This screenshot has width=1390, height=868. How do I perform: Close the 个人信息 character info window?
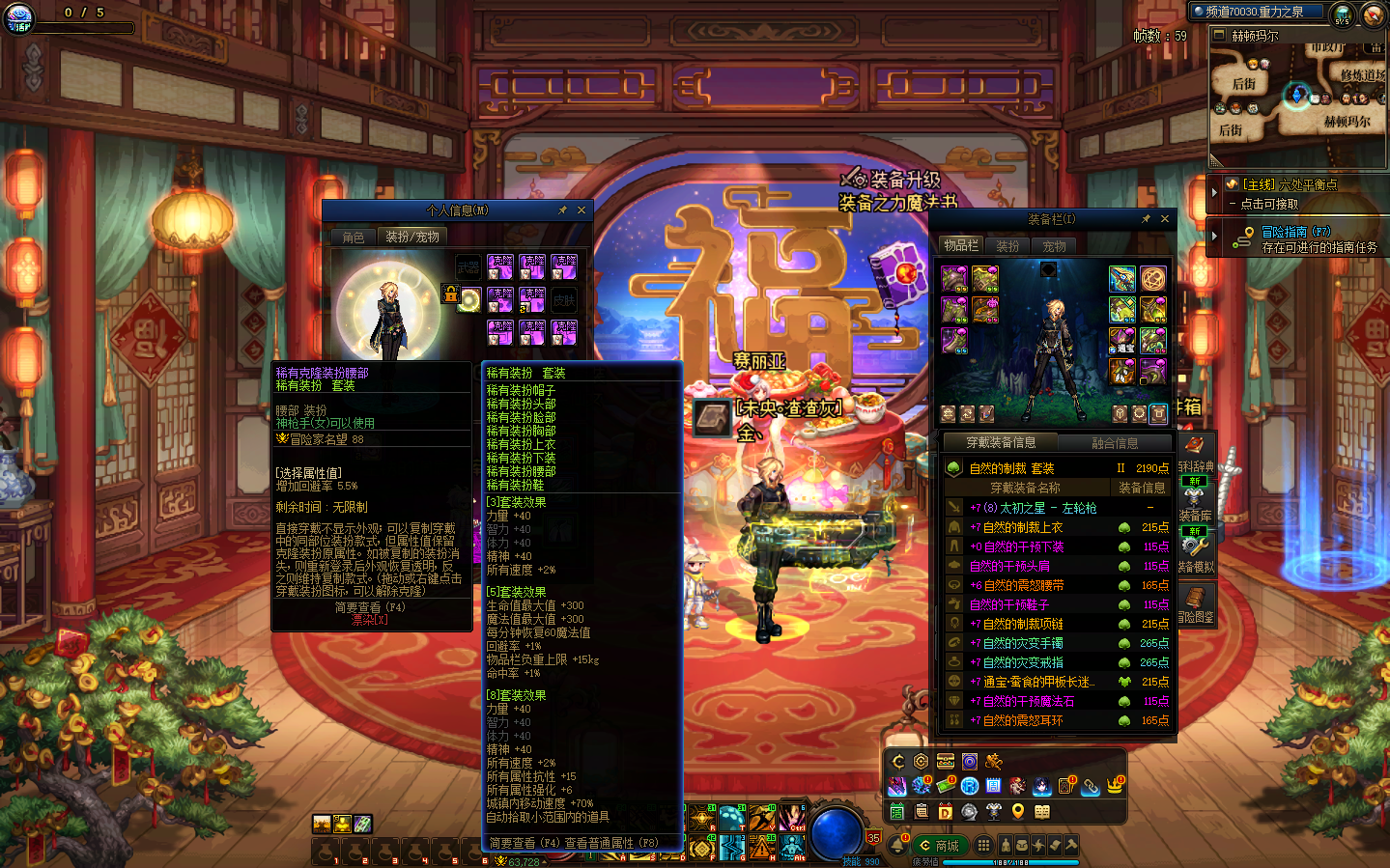tap(582, 210)
